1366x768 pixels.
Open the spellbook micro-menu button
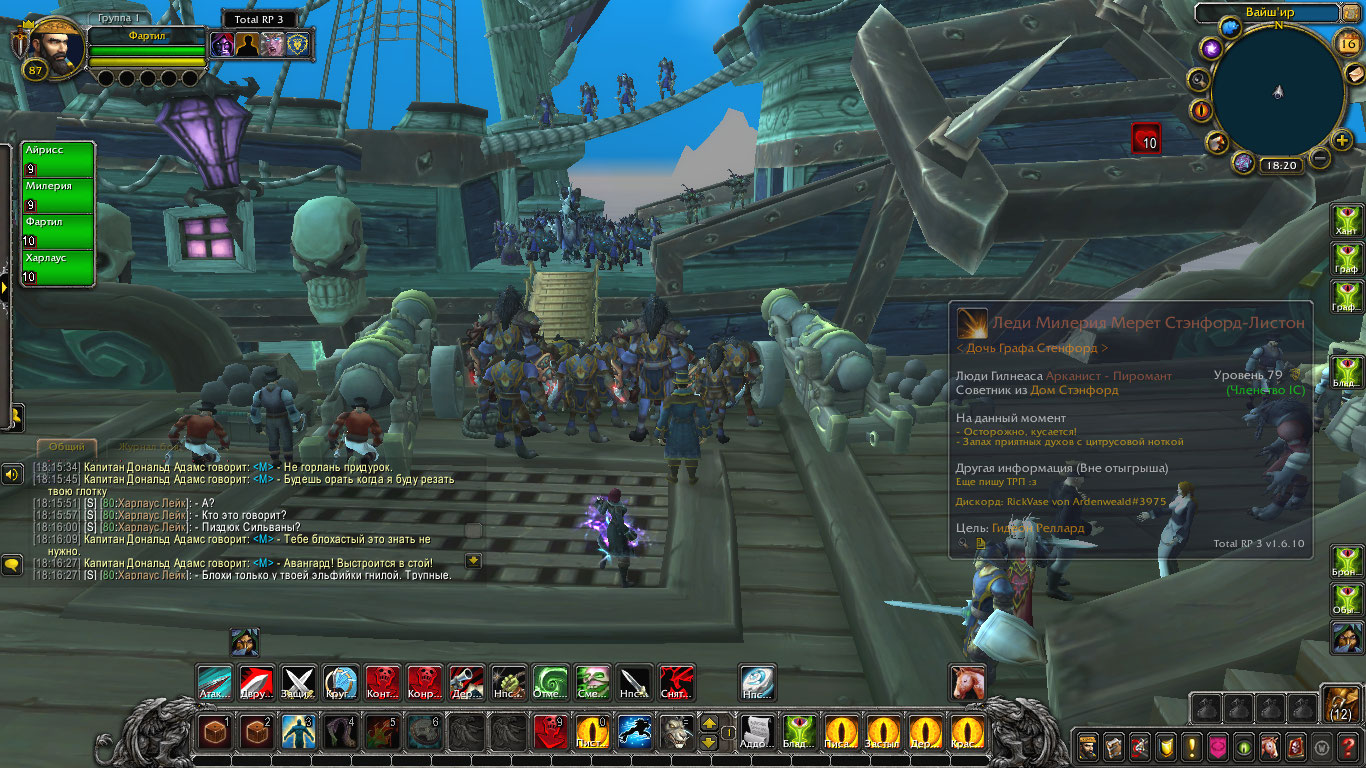1113,746
